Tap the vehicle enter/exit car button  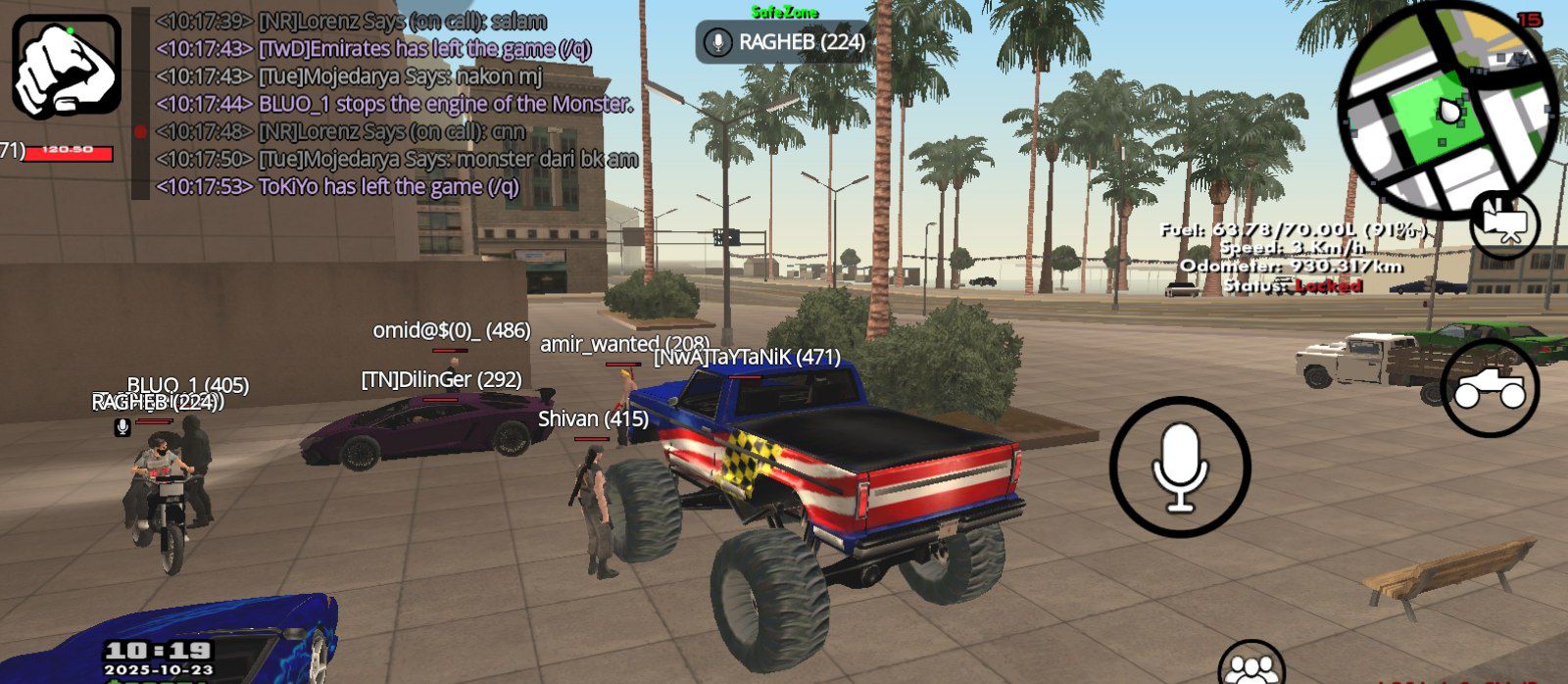[x=1490, y=387]
